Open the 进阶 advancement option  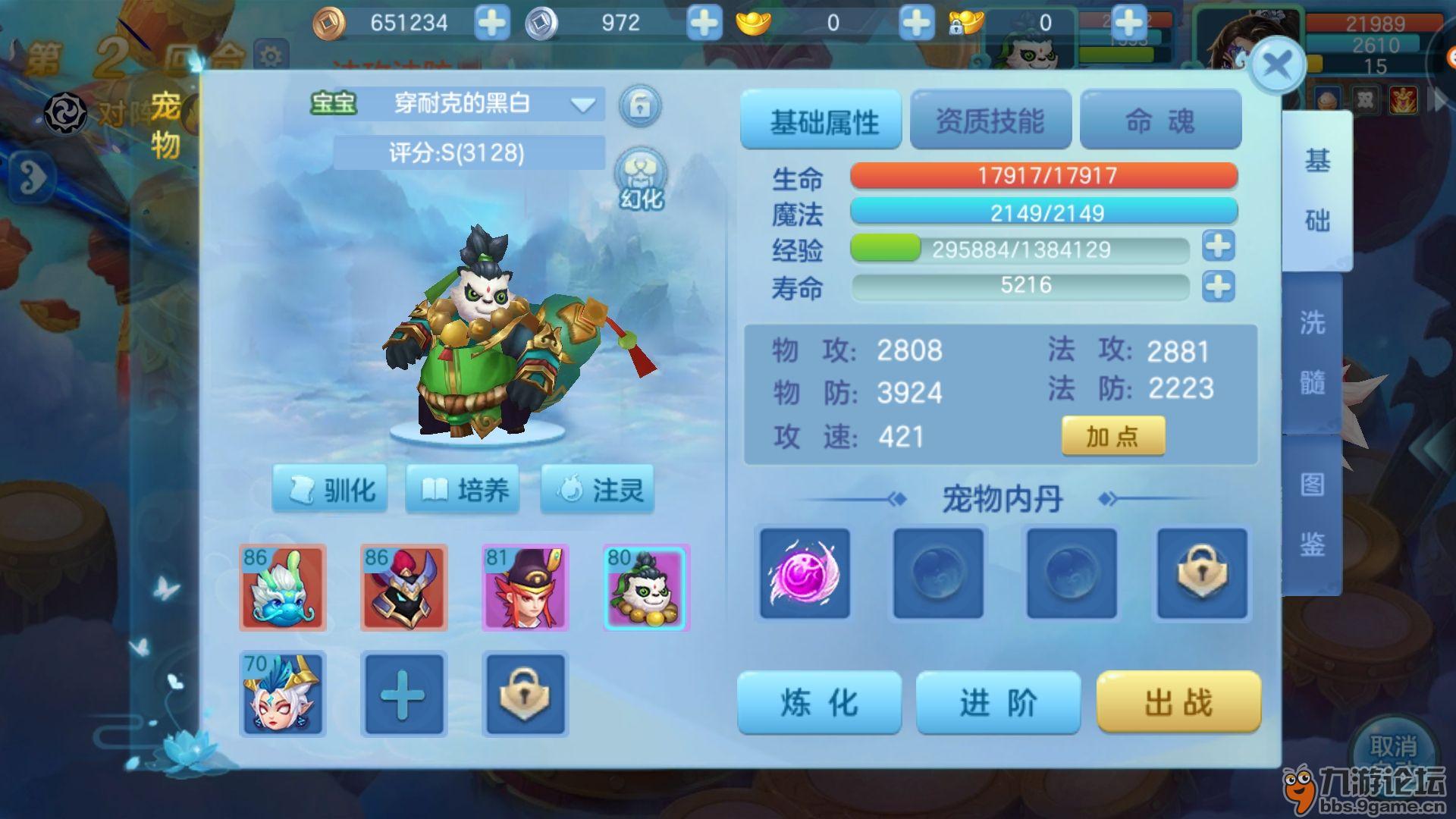pos(998,703)
